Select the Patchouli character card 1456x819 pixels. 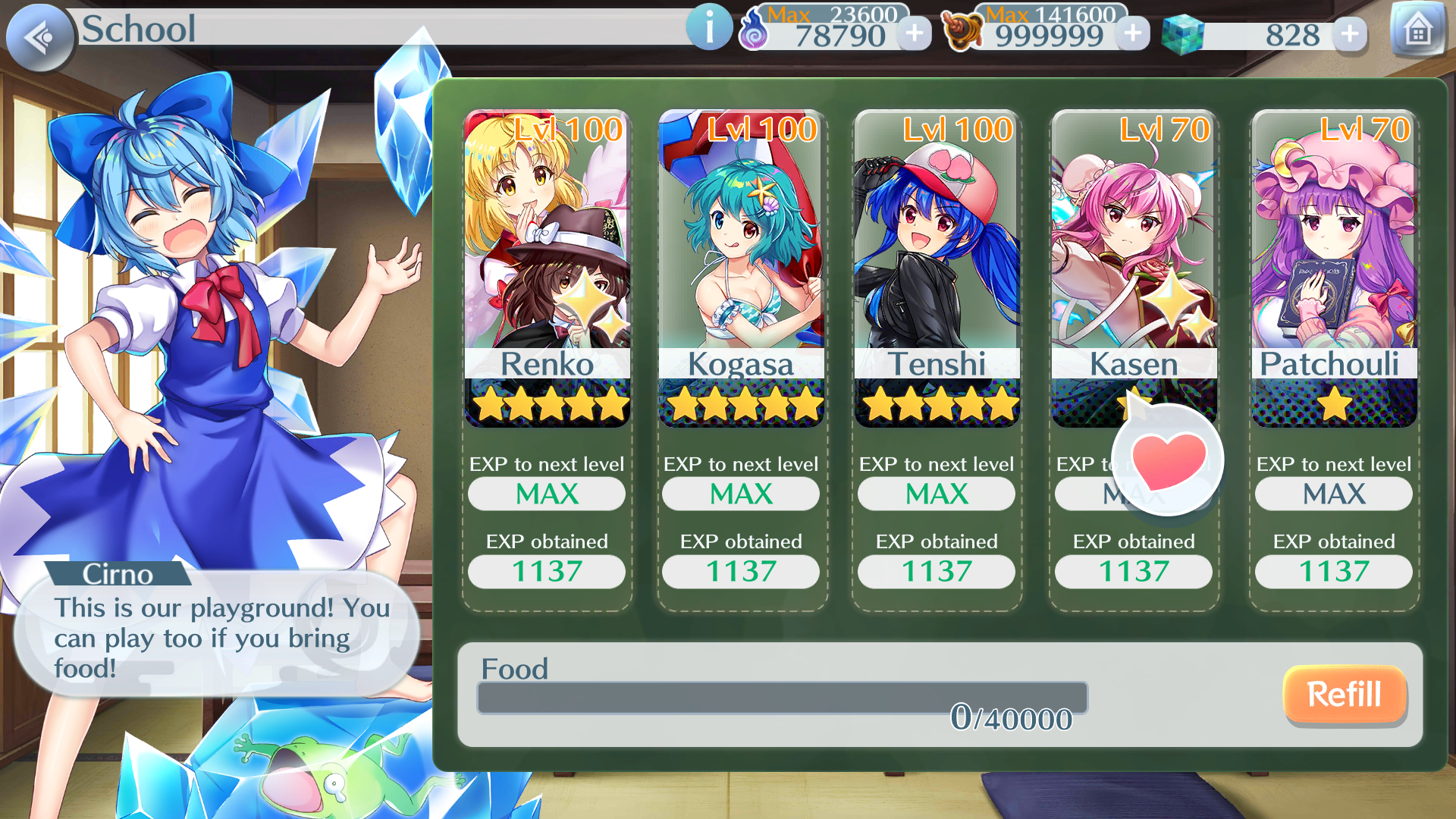coord(1334,269)
